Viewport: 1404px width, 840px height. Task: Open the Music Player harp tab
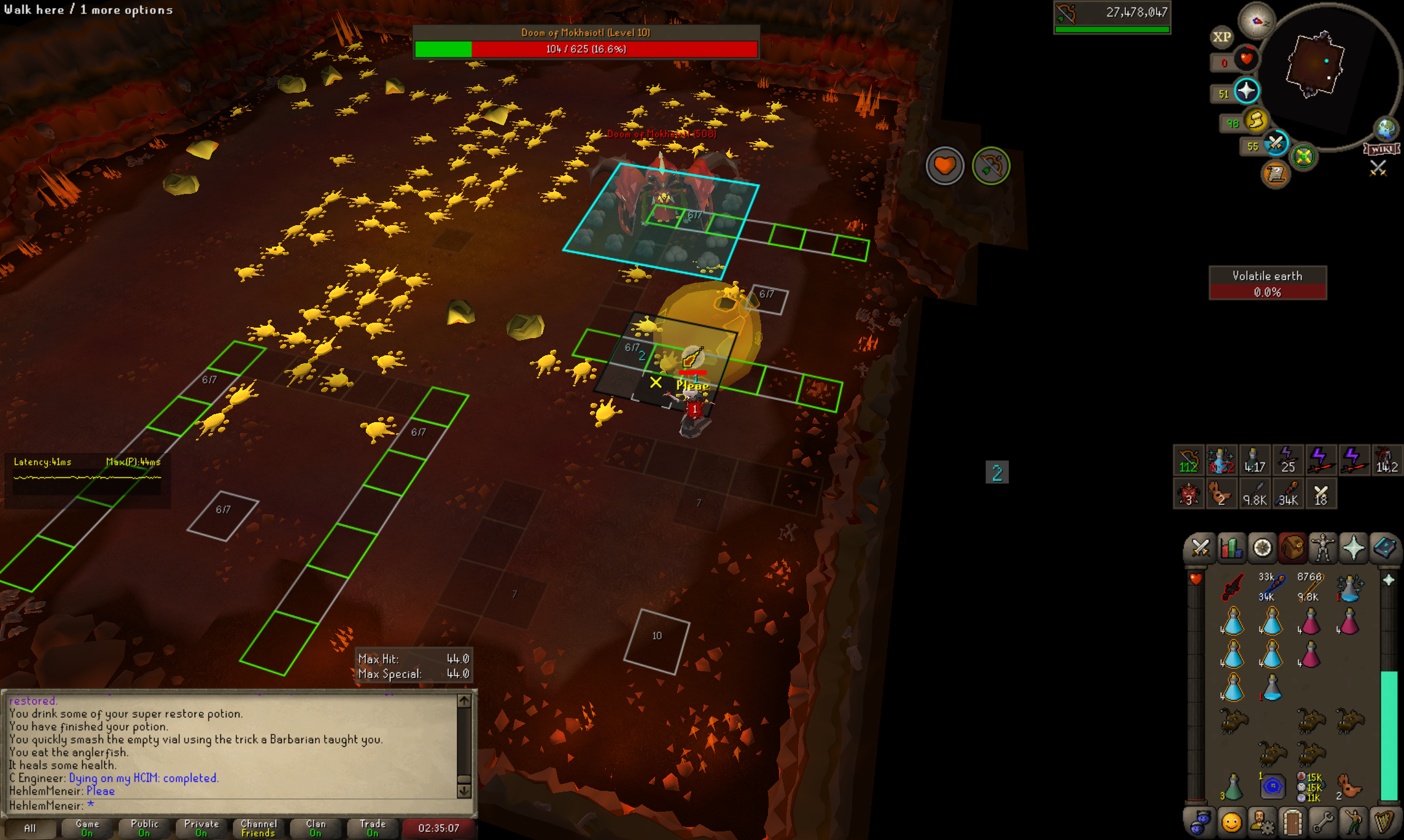pos(1384,822)
